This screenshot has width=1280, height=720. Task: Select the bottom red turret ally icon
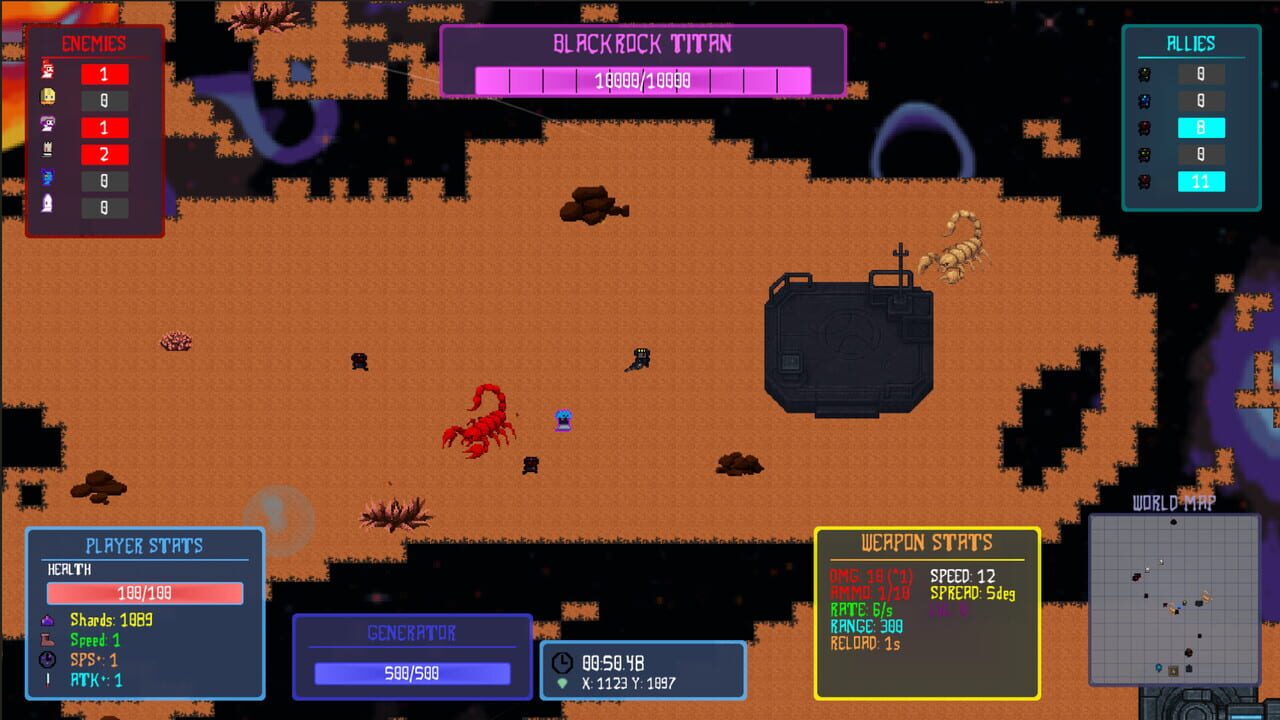point(1143,179)
